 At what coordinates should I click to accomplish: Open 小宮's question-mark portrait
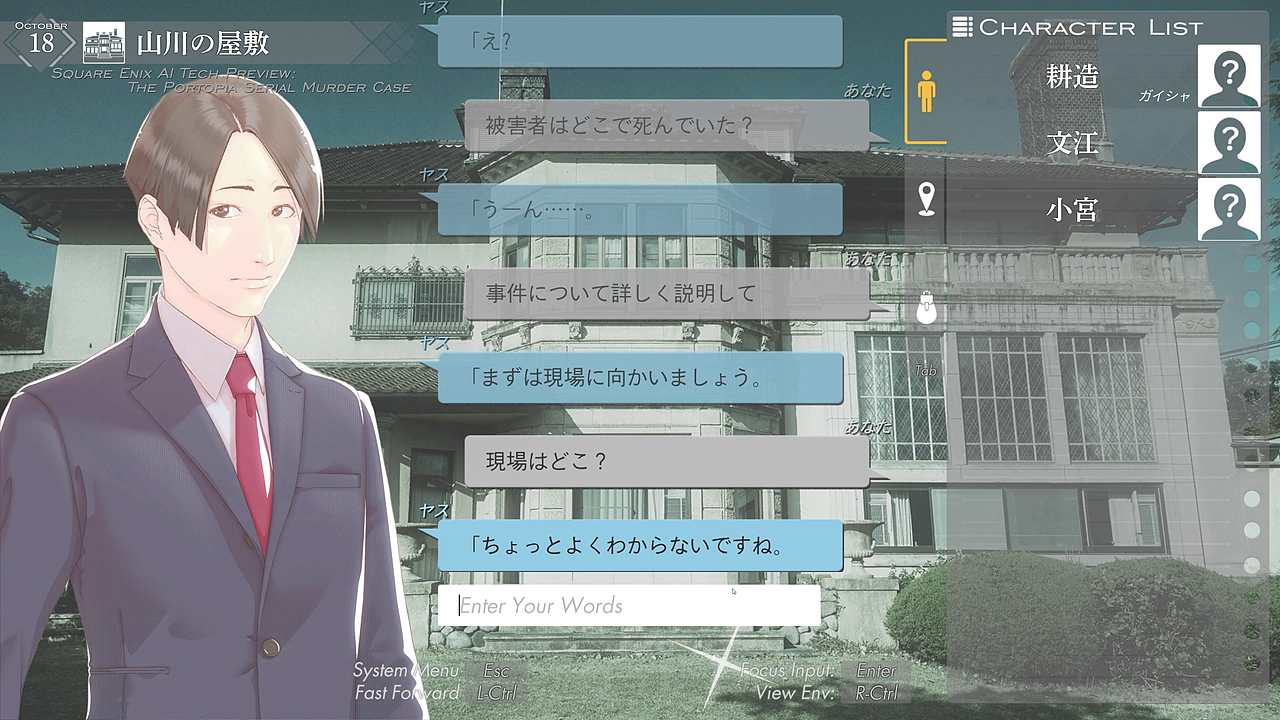1228,210
